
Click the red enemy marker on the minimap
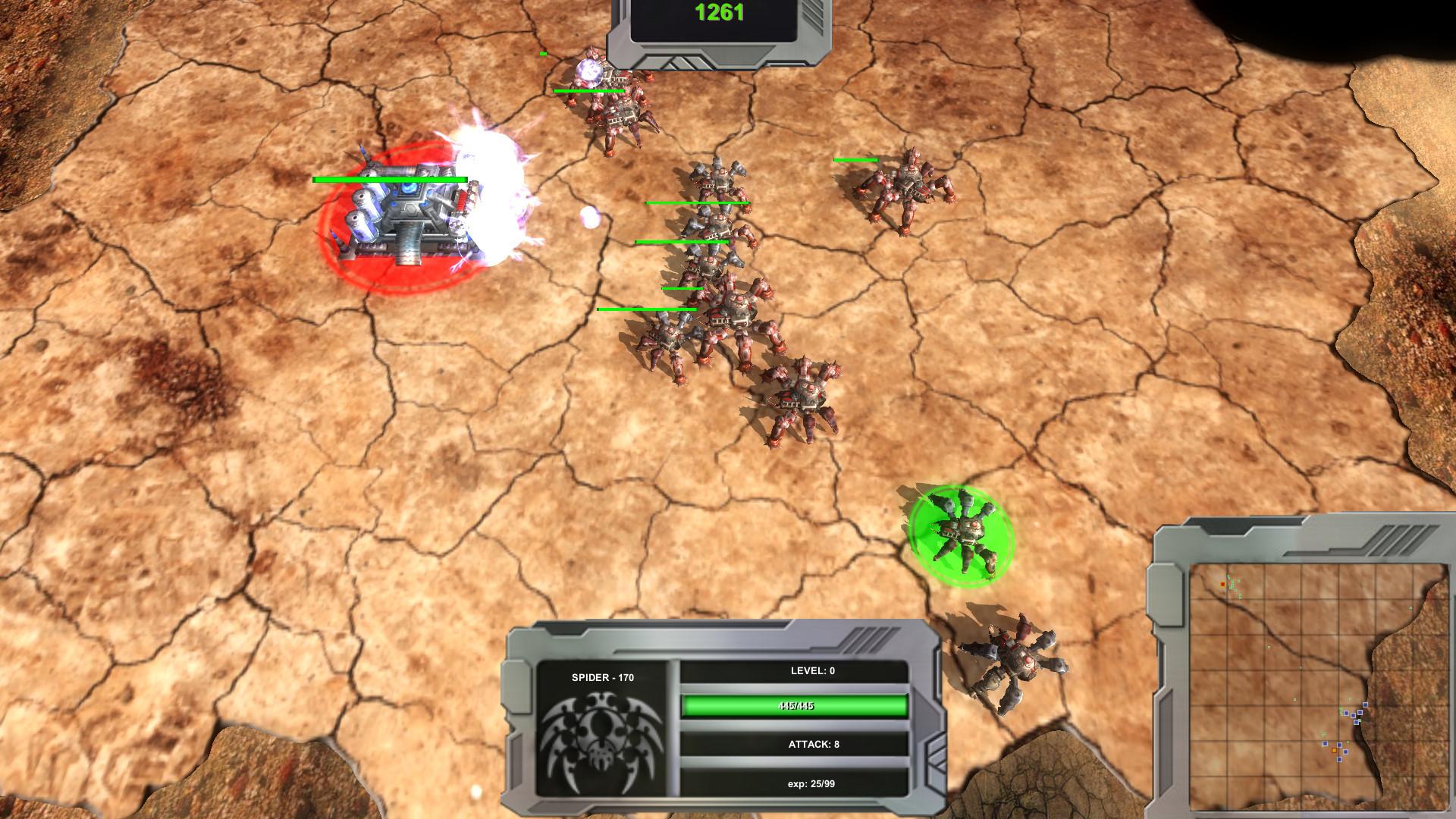tap(1222, 583)
